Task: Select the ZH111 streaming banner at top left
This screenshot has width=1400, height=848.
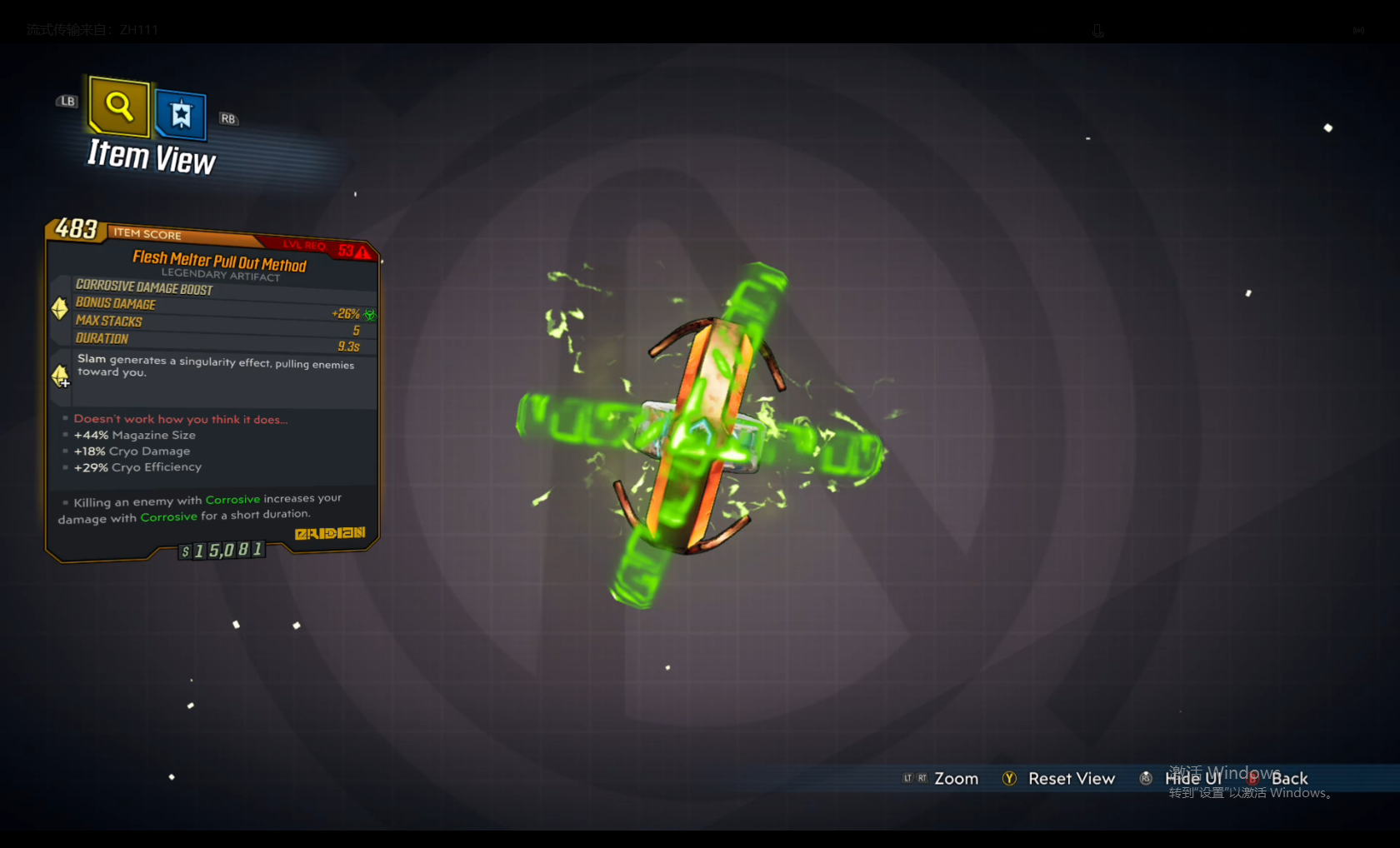Action: [92, 29]
